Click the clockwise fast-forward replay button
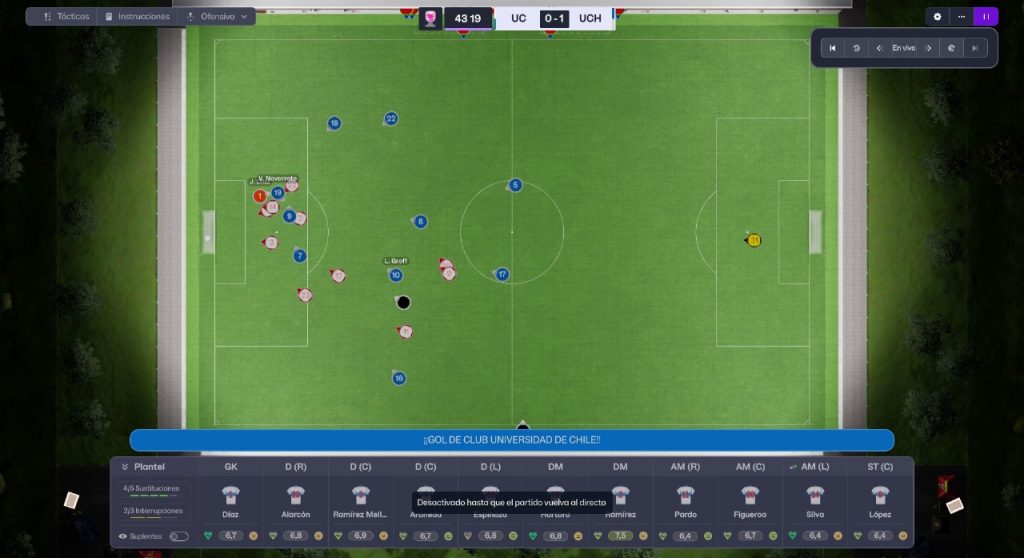Image resolution: width=1024 pixels, height=558 pixels. coord(952,48)
